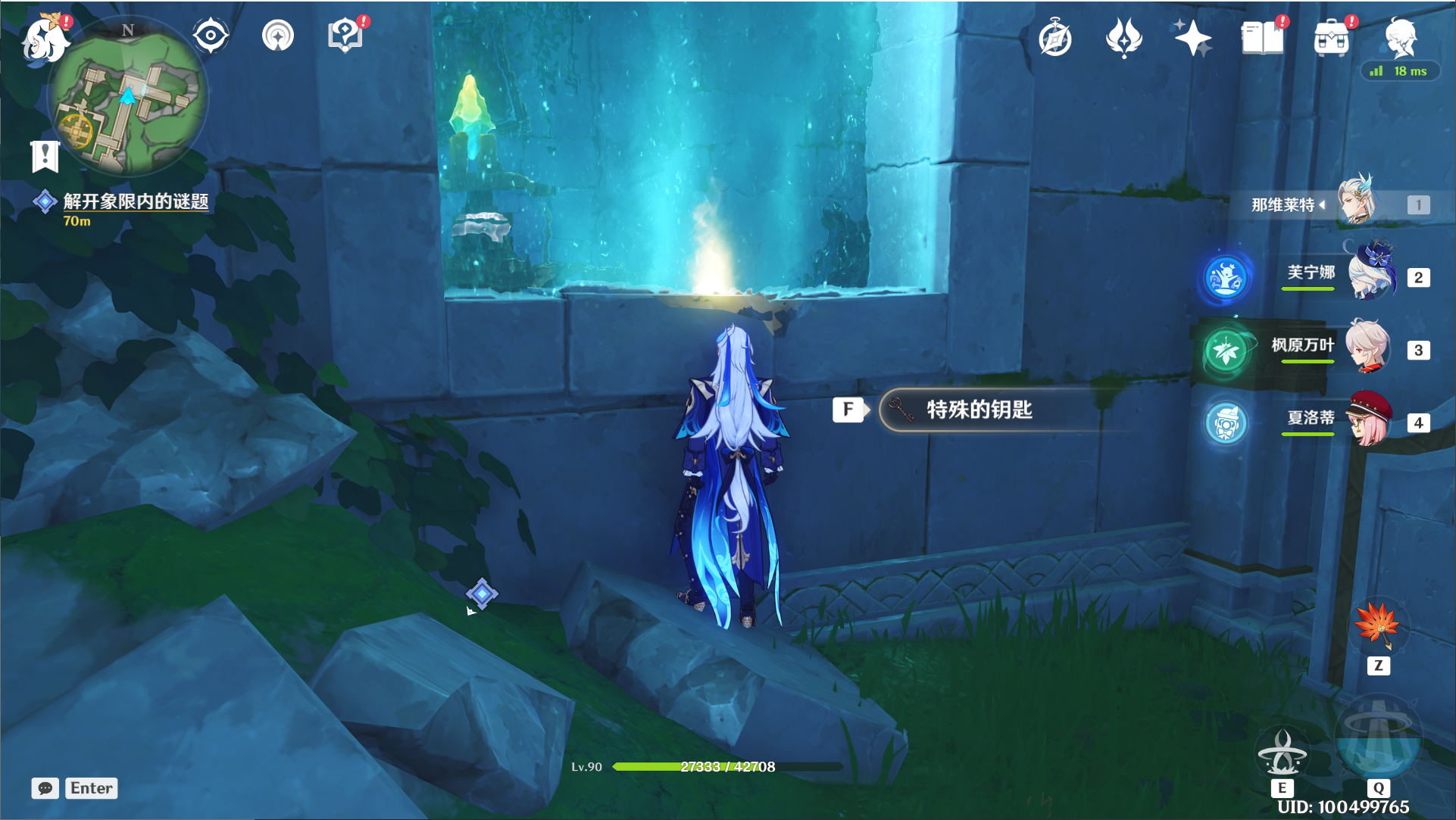The width and height of the screenshot is (1456, 820).
Task: Open the chat box speech bubble
Action: [x=45, y=788]
